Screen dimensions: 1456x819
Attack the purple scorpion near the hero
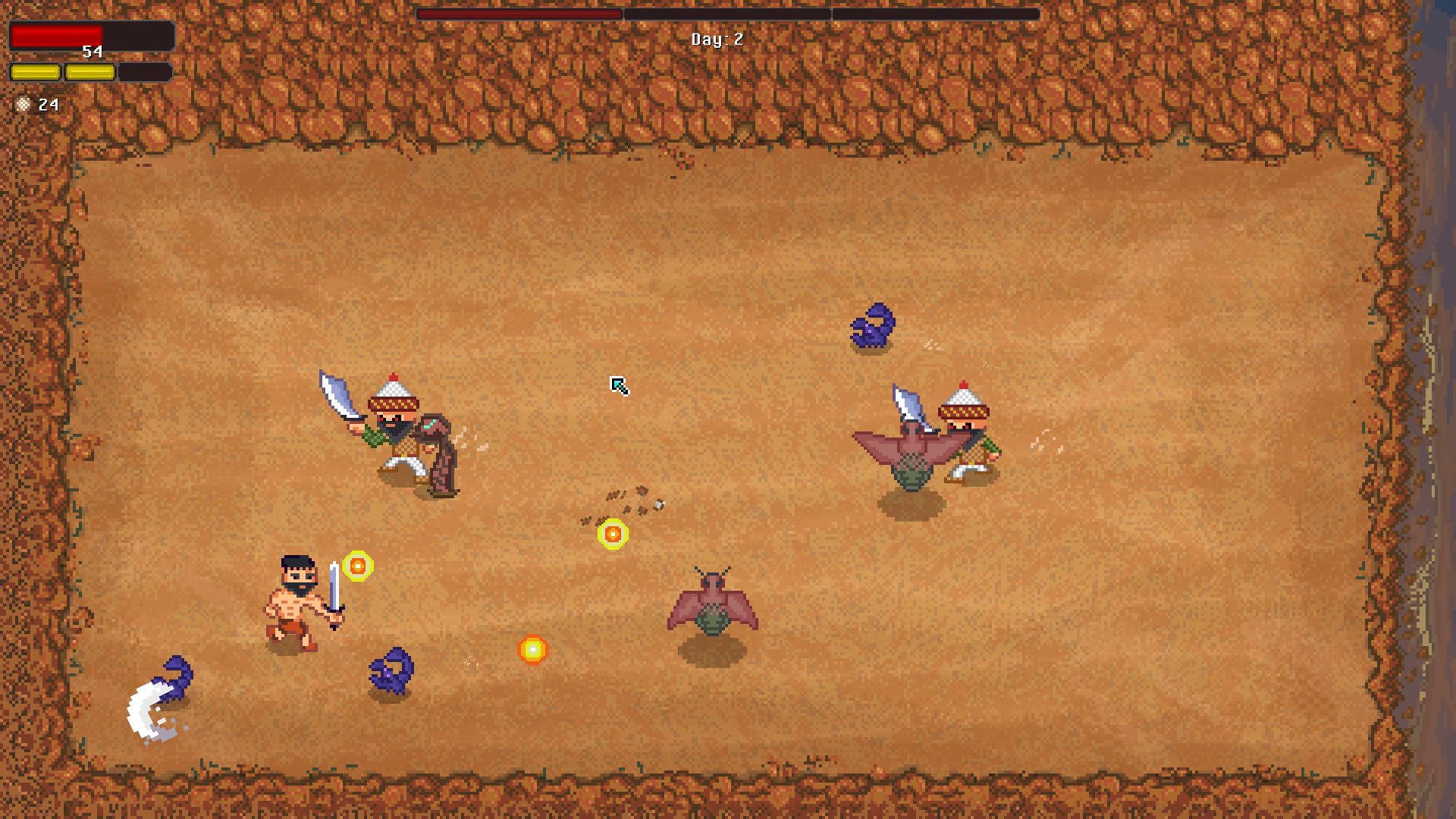point(391,671)
